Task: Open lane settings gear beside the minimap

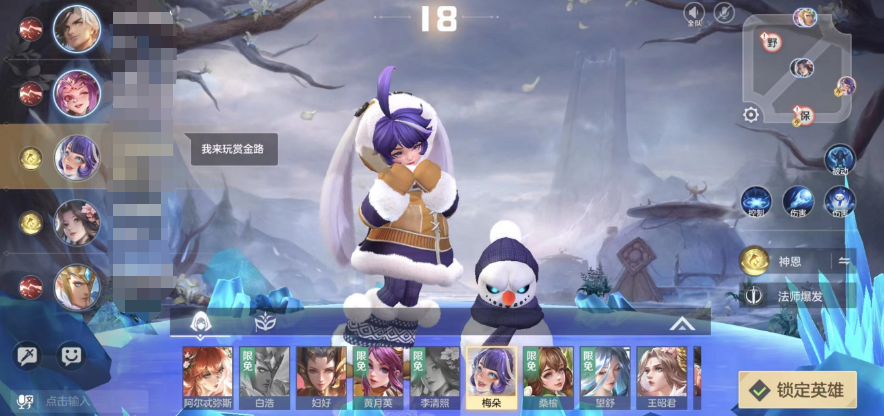Action: coord(751,114)
